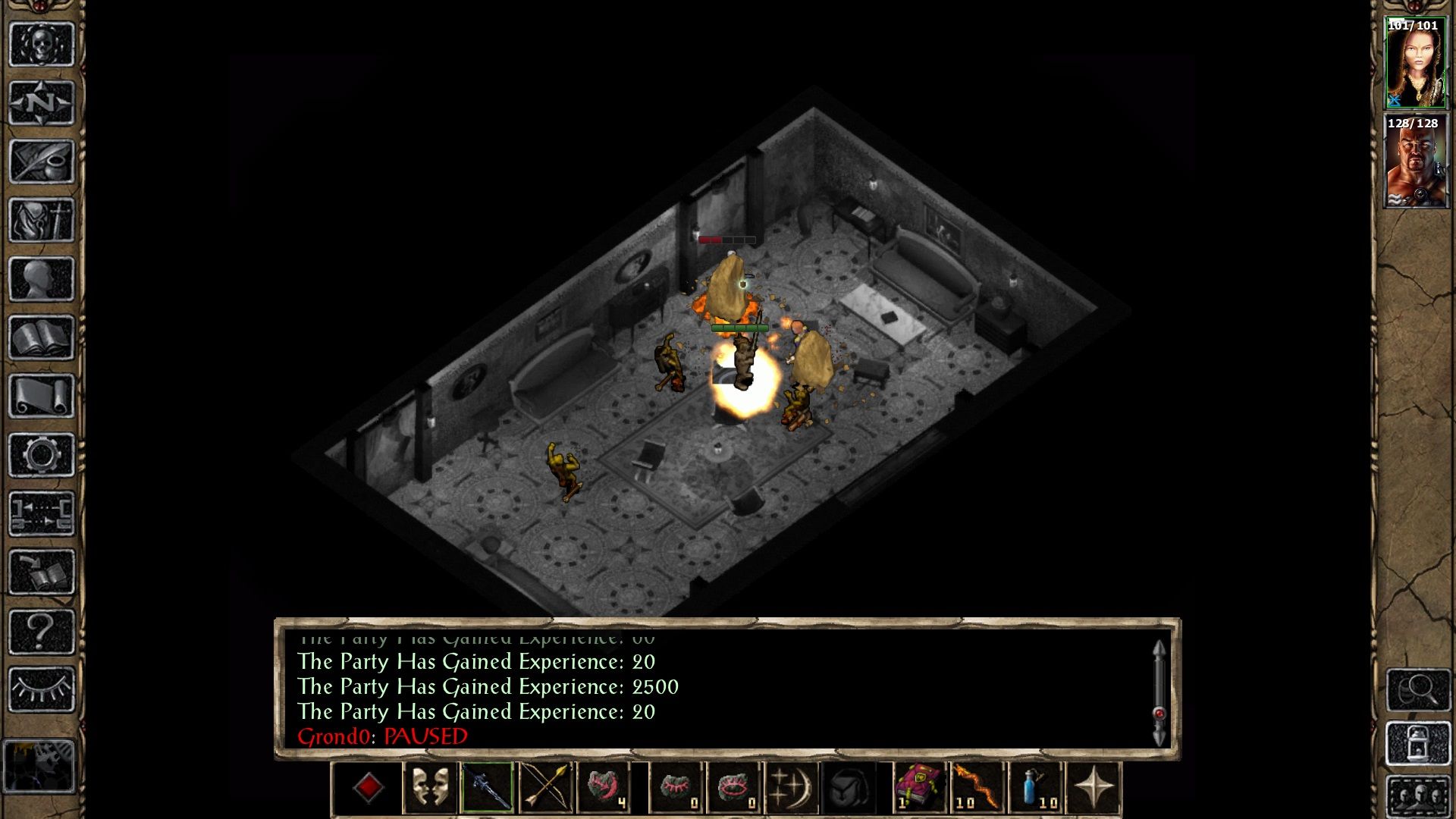
Task: Open the priest scrolls screen
Action: [x=42, y=396]
